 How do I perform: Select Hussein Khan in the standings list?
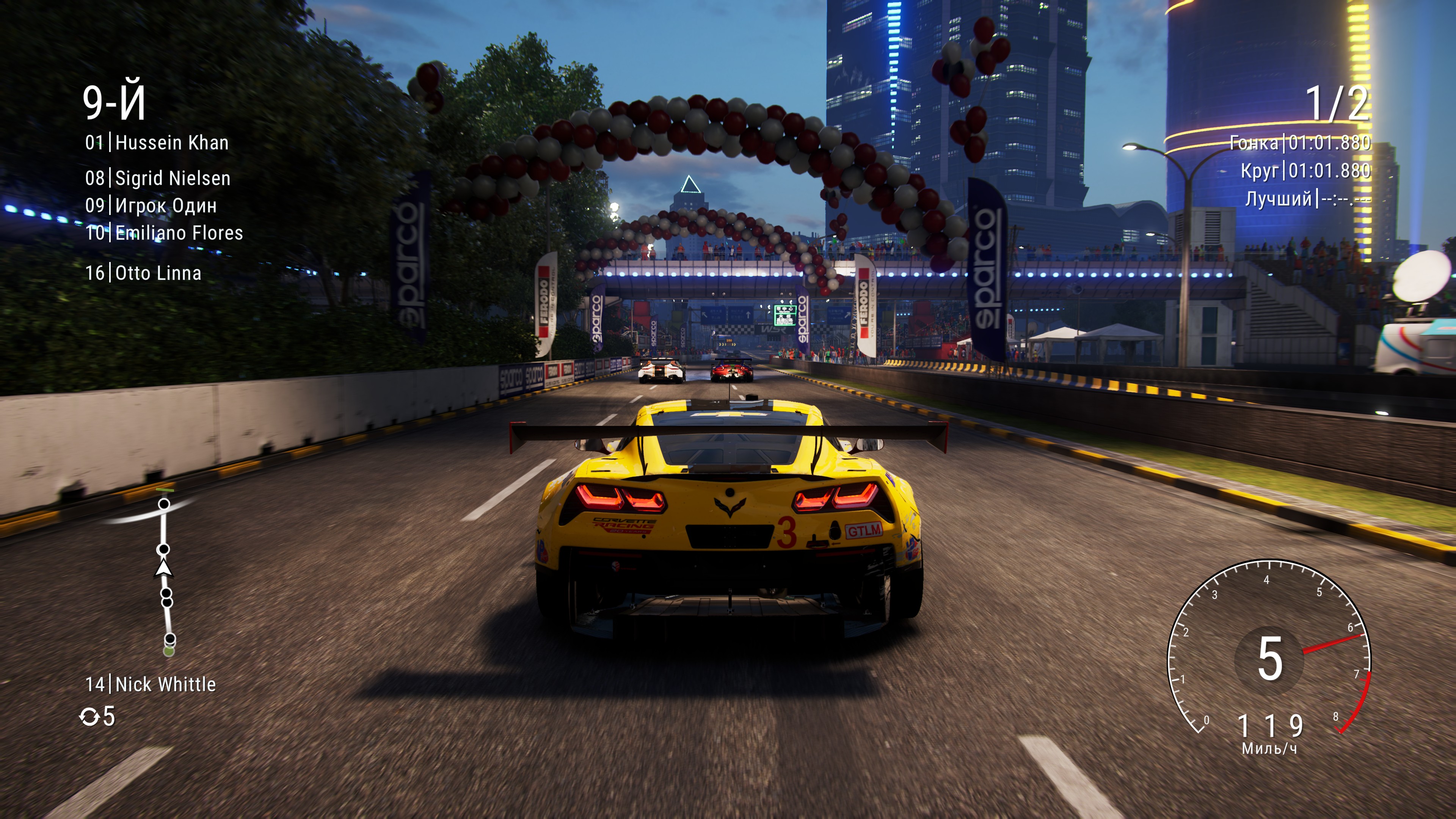[157, 143]
